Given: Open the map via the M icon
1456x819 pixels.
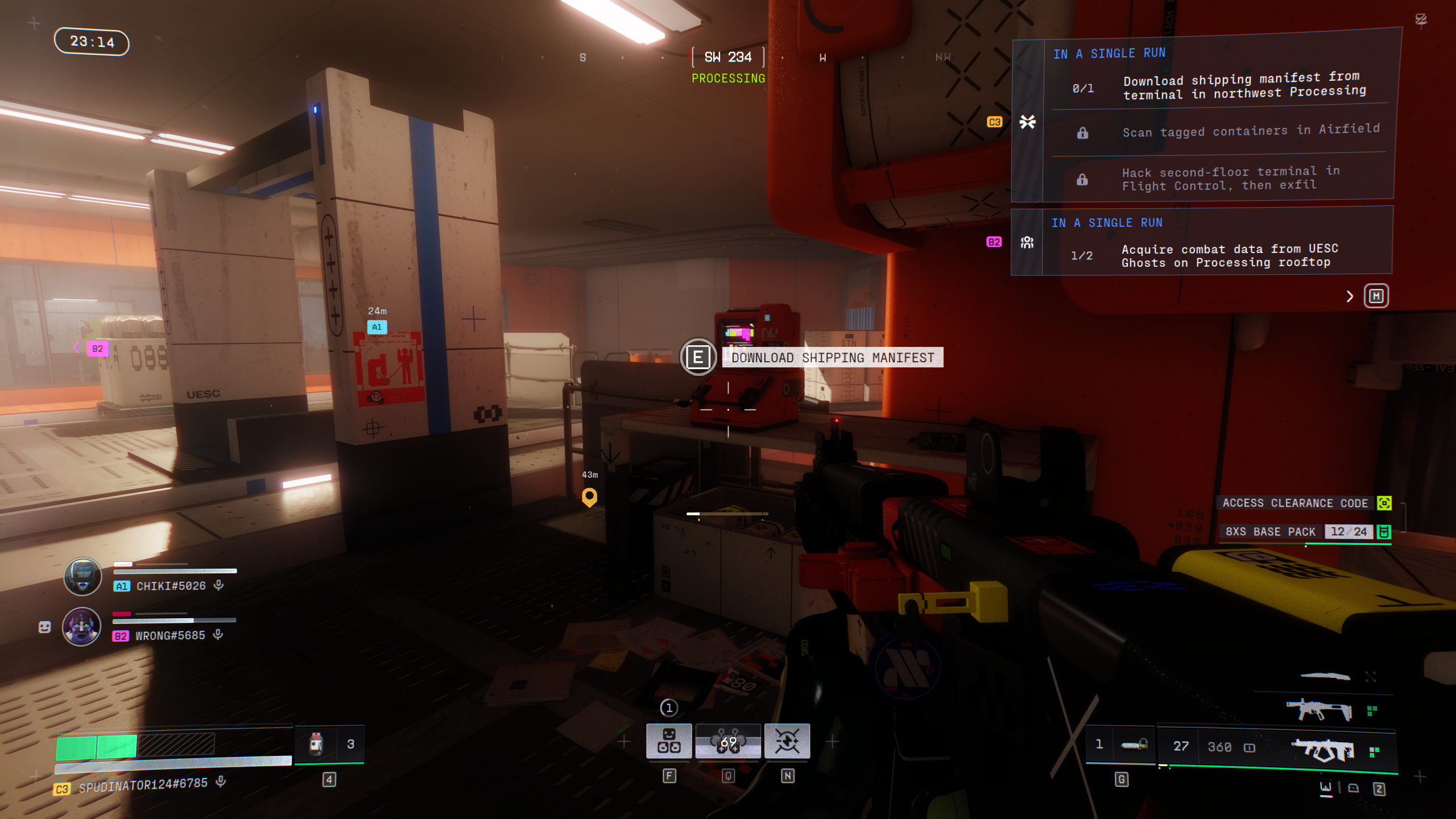Looking at the screenshot, I should tap(1376, 296).
